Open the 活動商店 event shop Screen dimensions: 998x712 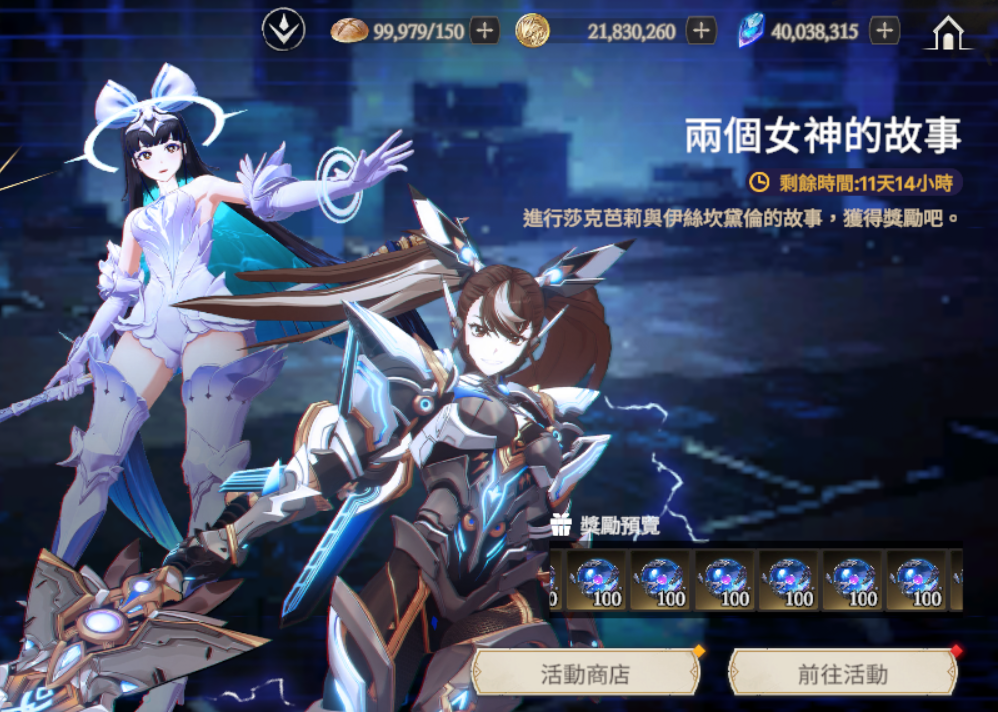tap(585, 673)
